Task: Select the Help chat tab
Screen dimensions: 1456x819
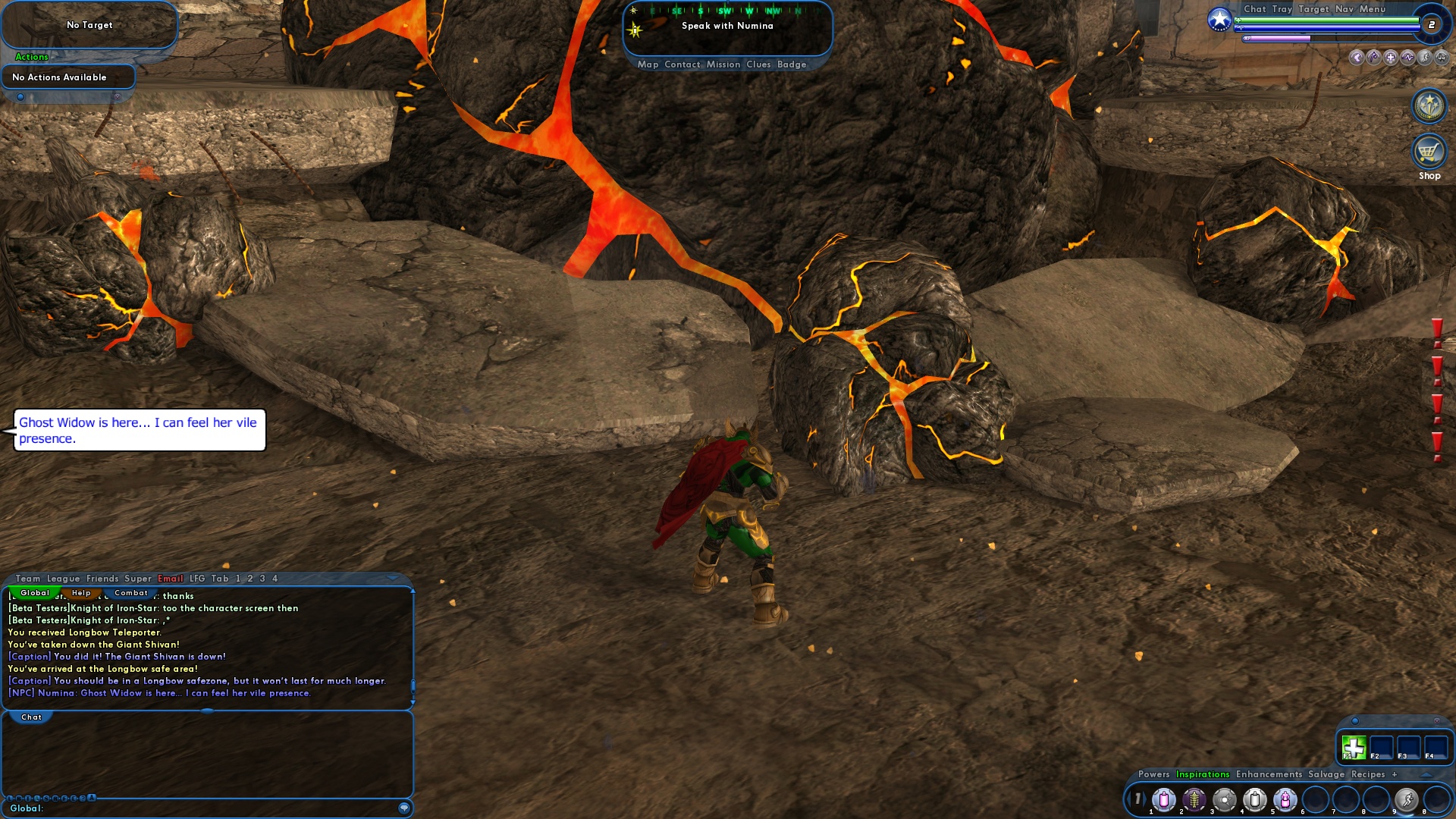Action: [81, 593]
